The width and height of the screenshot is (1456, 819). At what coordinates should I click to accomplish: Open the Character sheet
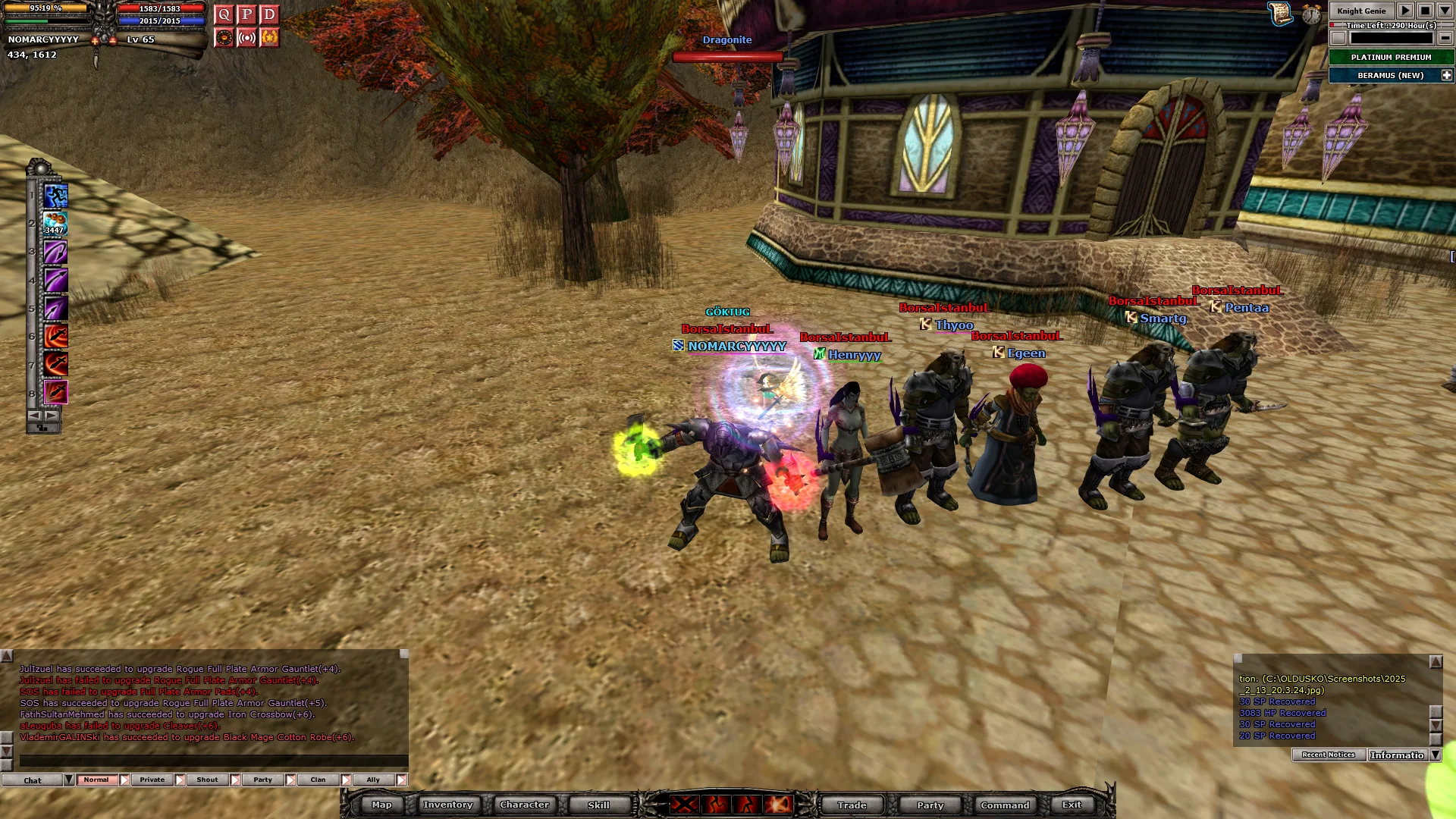click(524, 805)
